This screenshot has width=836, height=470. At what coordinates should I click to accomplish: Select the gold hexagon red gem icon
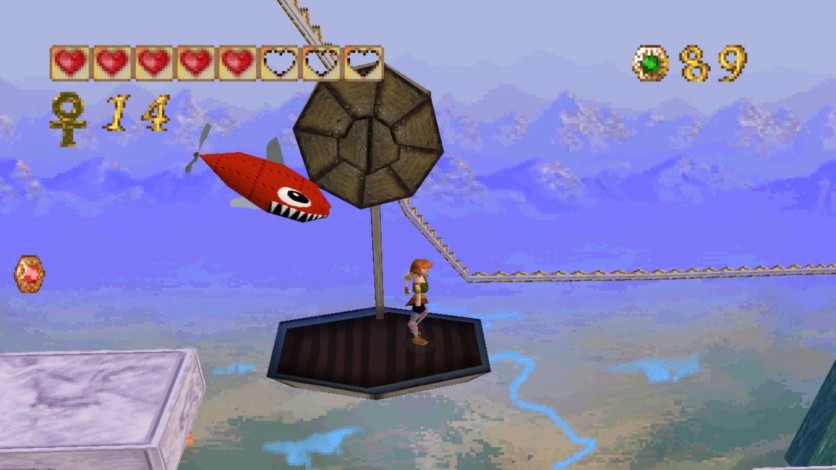click(29, 273)
